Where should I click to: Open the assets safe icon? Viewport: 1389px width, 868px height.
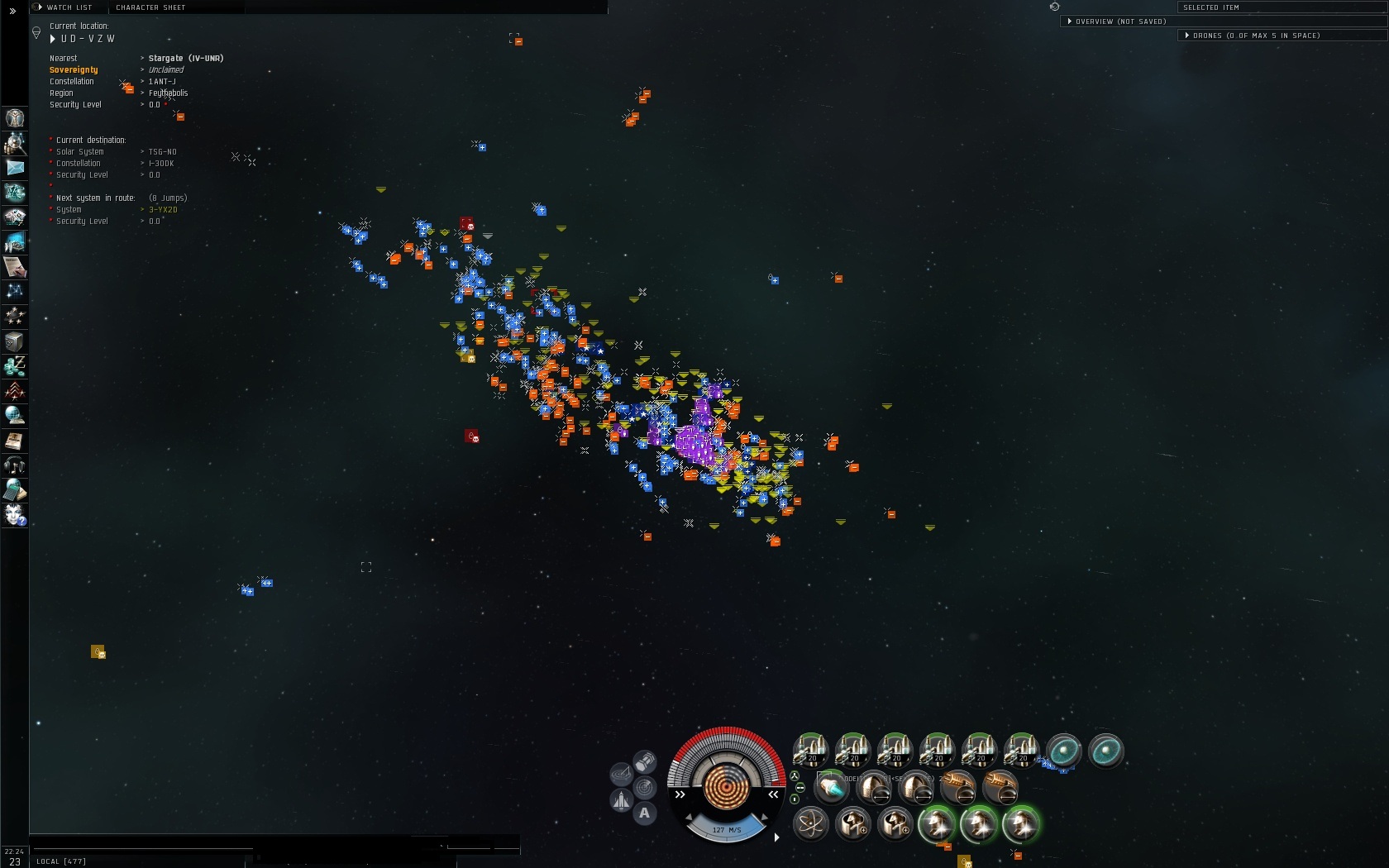click(15, 341)
